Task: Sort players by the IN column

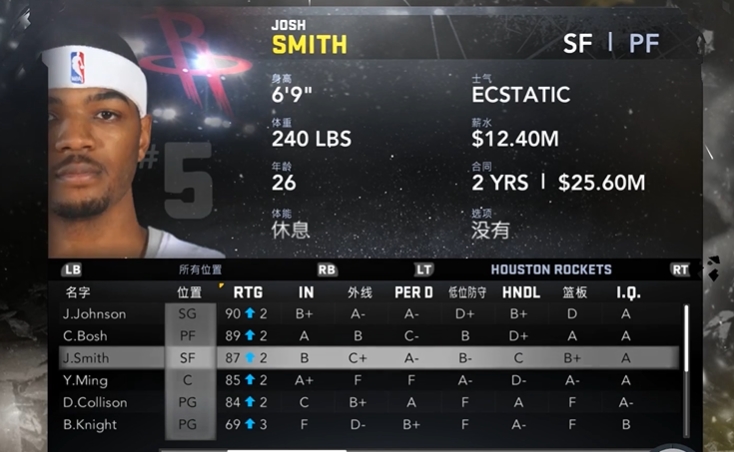Action: 305,293
